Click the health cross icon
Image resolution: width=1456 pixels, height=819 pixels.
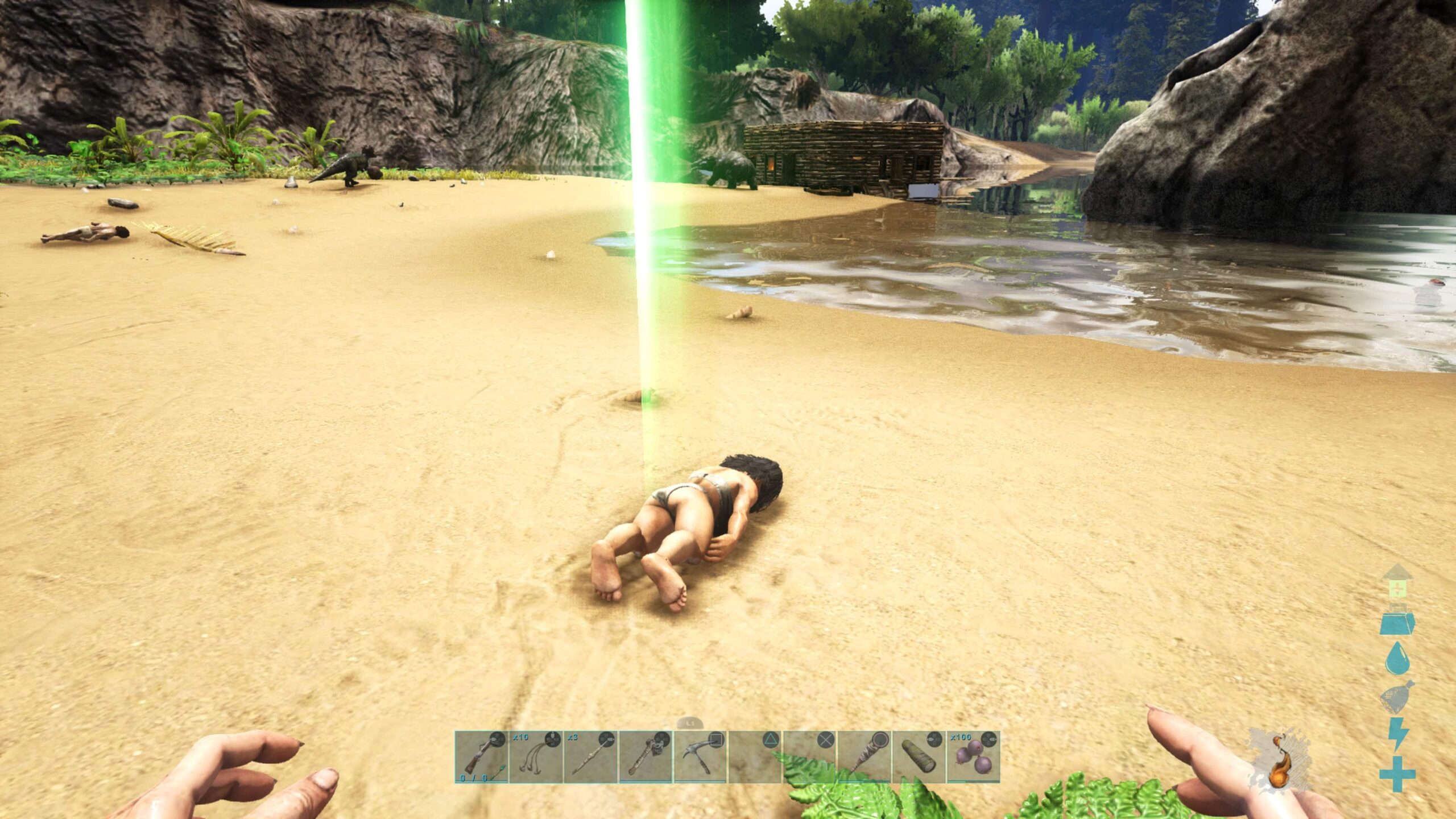pyautogui.click(x=1397, y=773)
